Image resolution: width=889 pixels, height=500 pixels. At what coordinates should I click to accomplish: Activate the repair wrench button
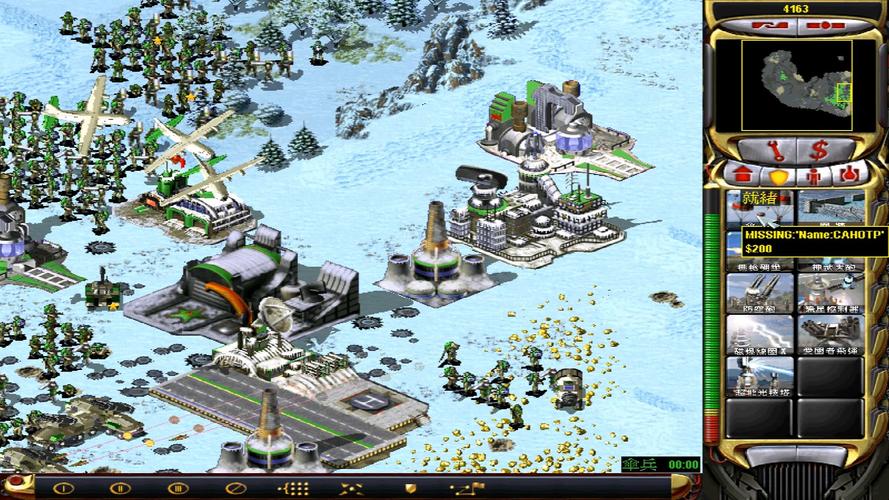[777, 150]
